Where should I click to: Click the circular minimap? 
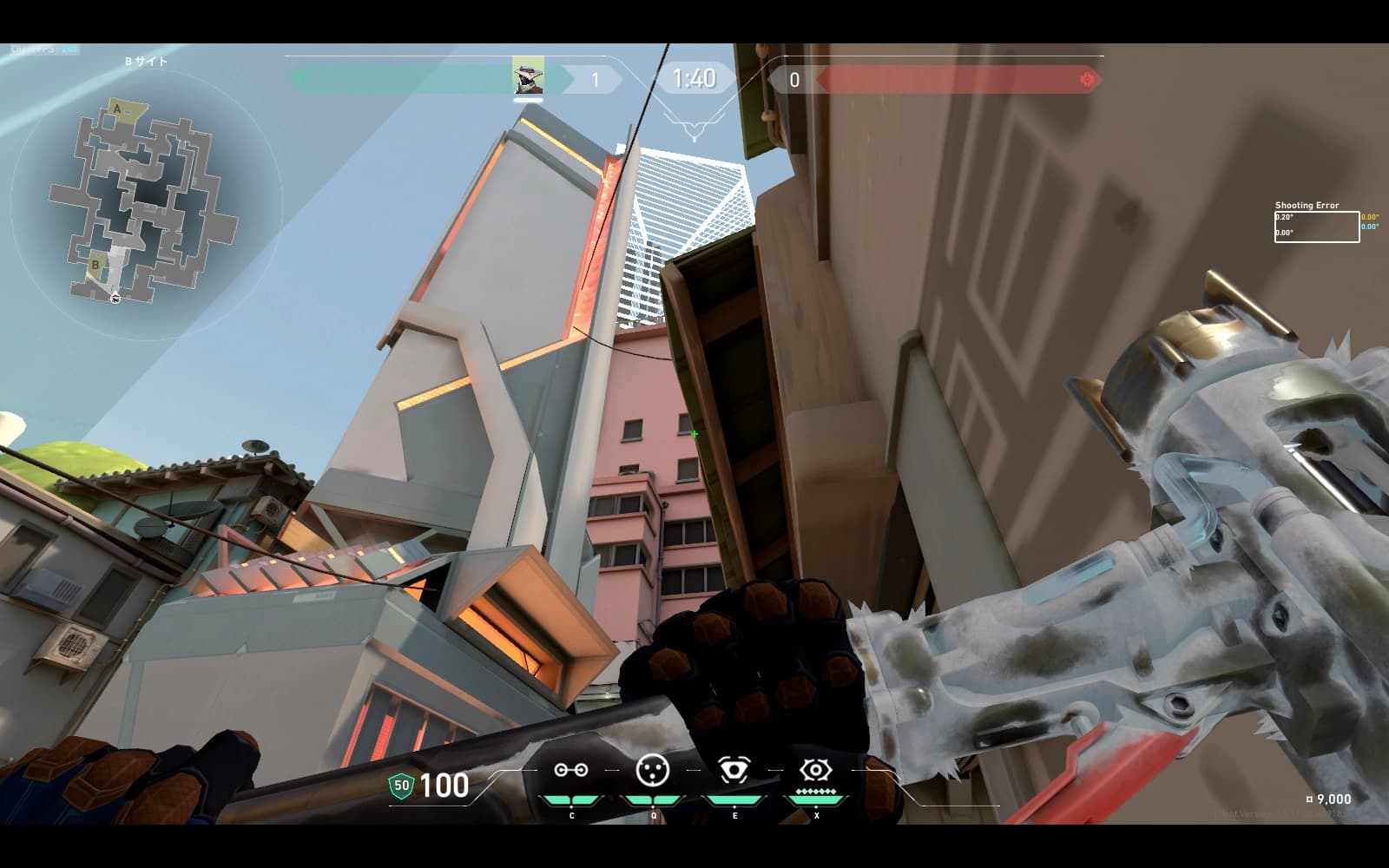[145, 205]
